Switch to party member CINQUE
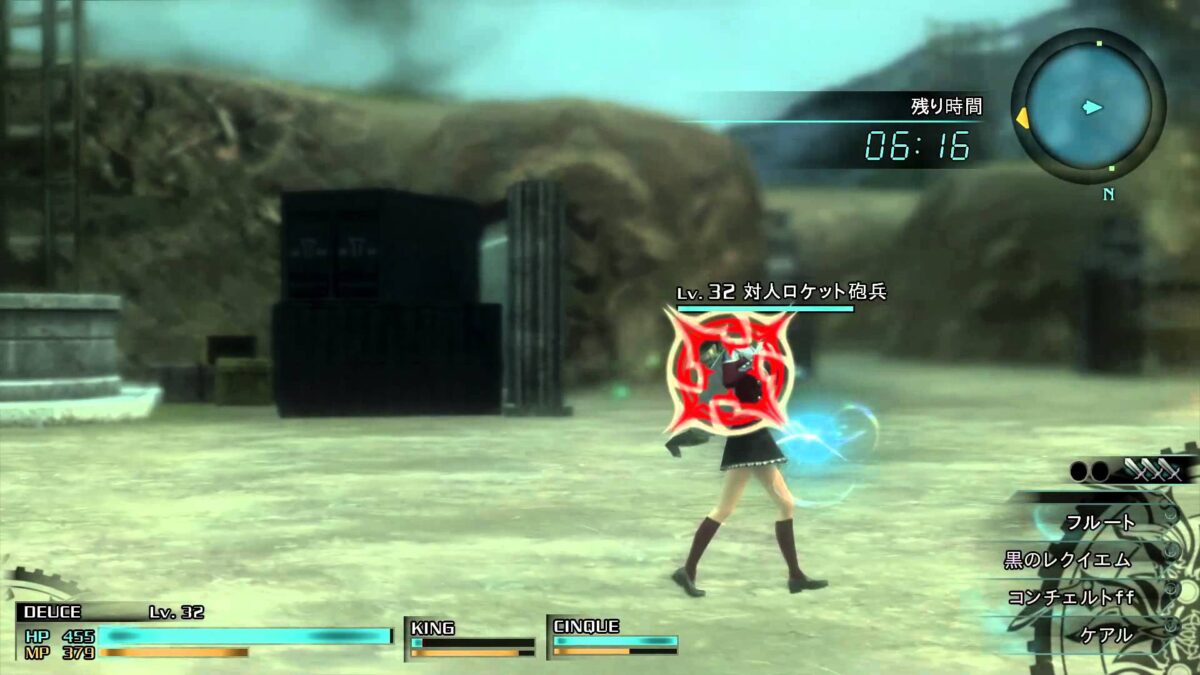 (613, 638)
